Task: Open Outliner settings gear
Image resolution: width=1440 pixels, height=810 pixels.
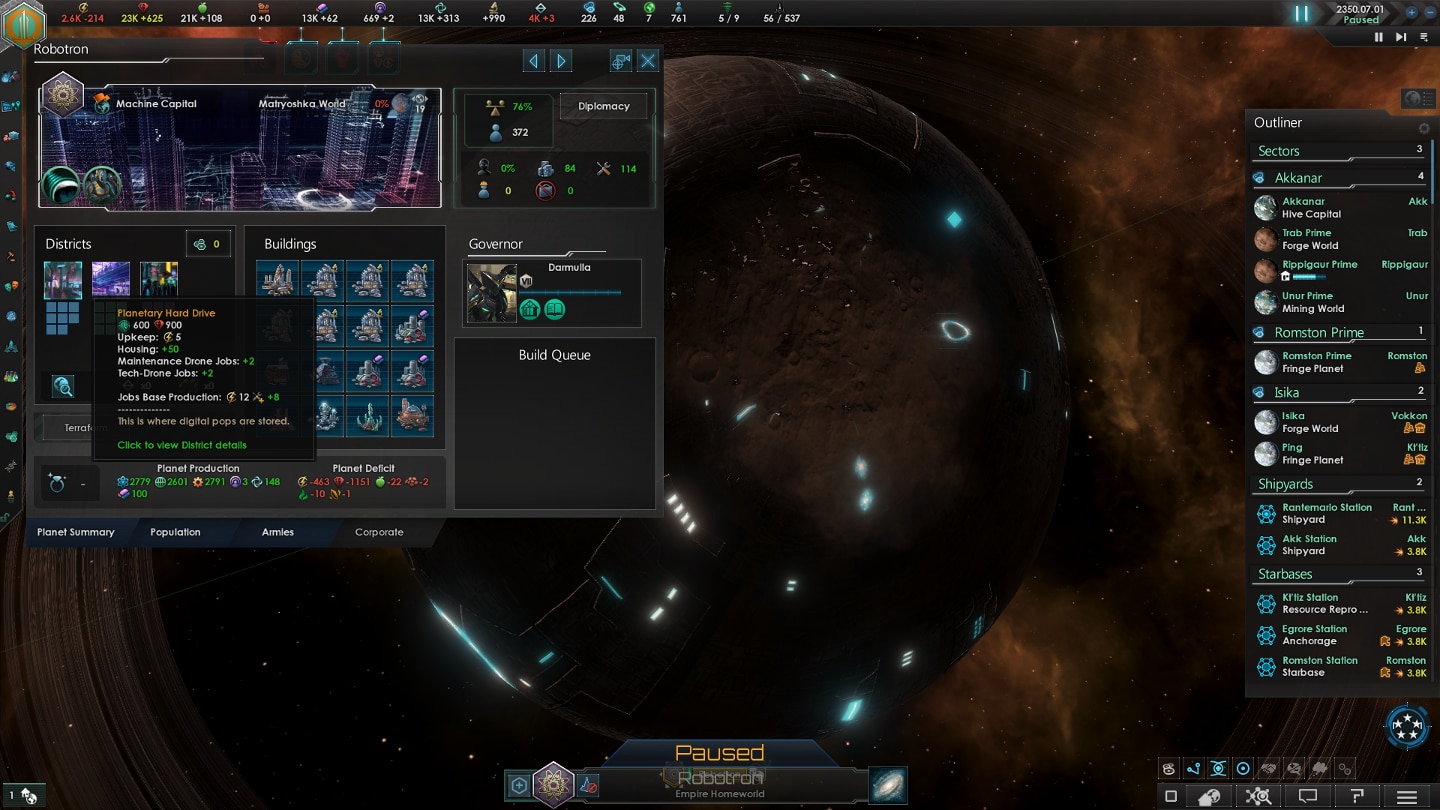Action: (x=1424, y=129)
